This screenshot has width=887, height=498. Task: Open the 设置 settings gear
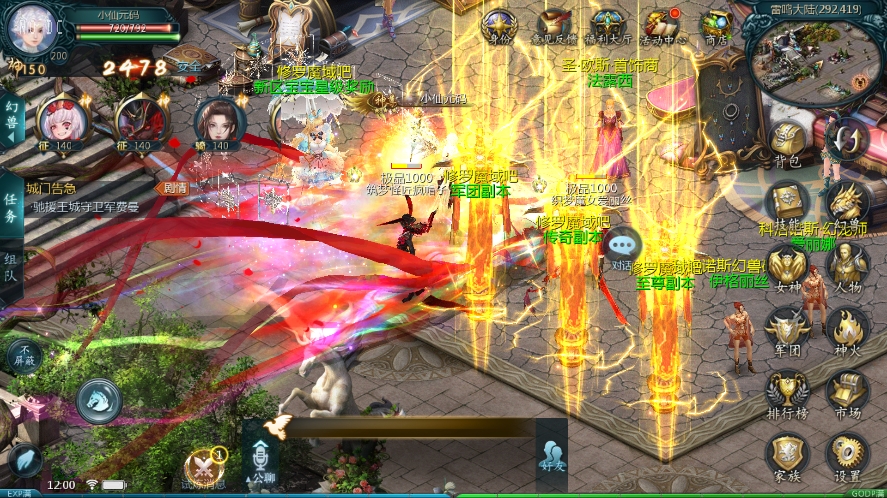coord(847,455)
